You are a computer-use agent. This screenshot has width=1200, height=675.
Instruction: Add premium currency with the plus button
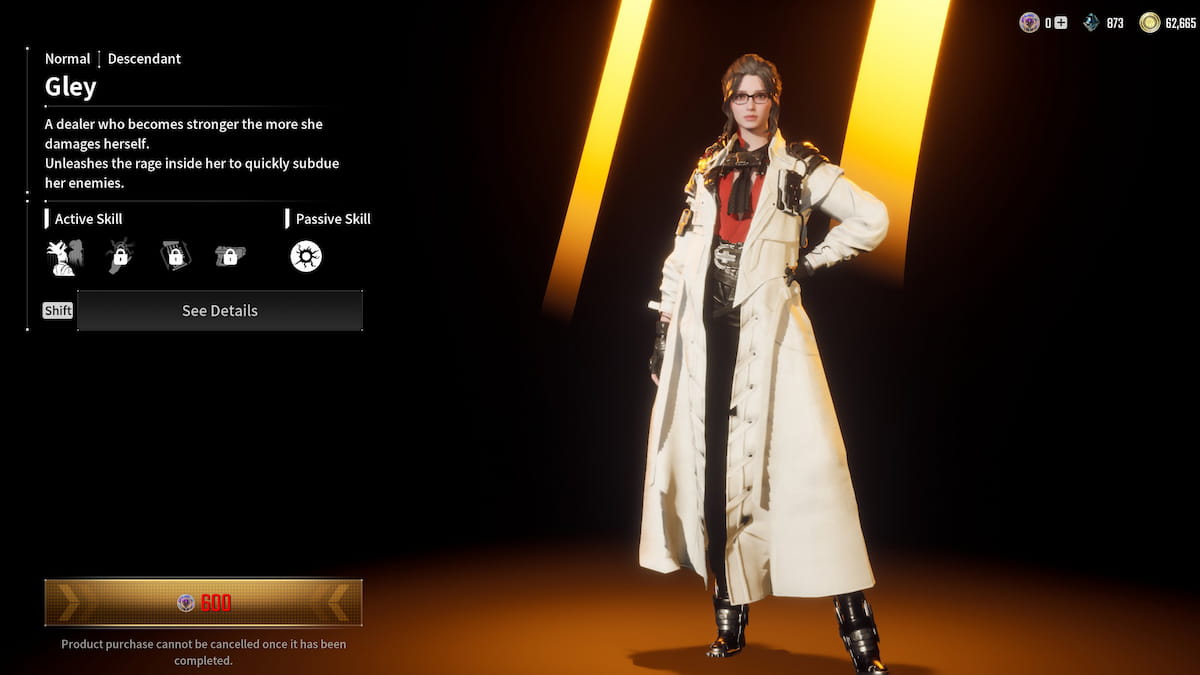(1061, 23)
